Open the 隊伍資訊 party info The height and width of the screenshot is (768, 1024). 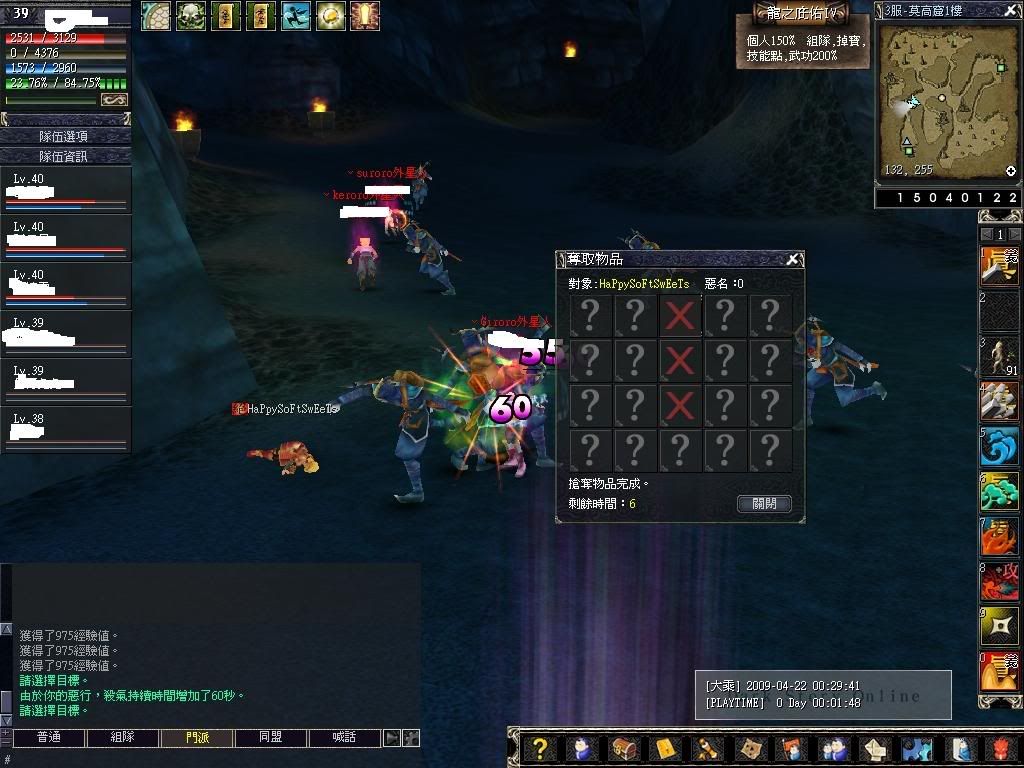pyautogui.click(x=65, y=156)
